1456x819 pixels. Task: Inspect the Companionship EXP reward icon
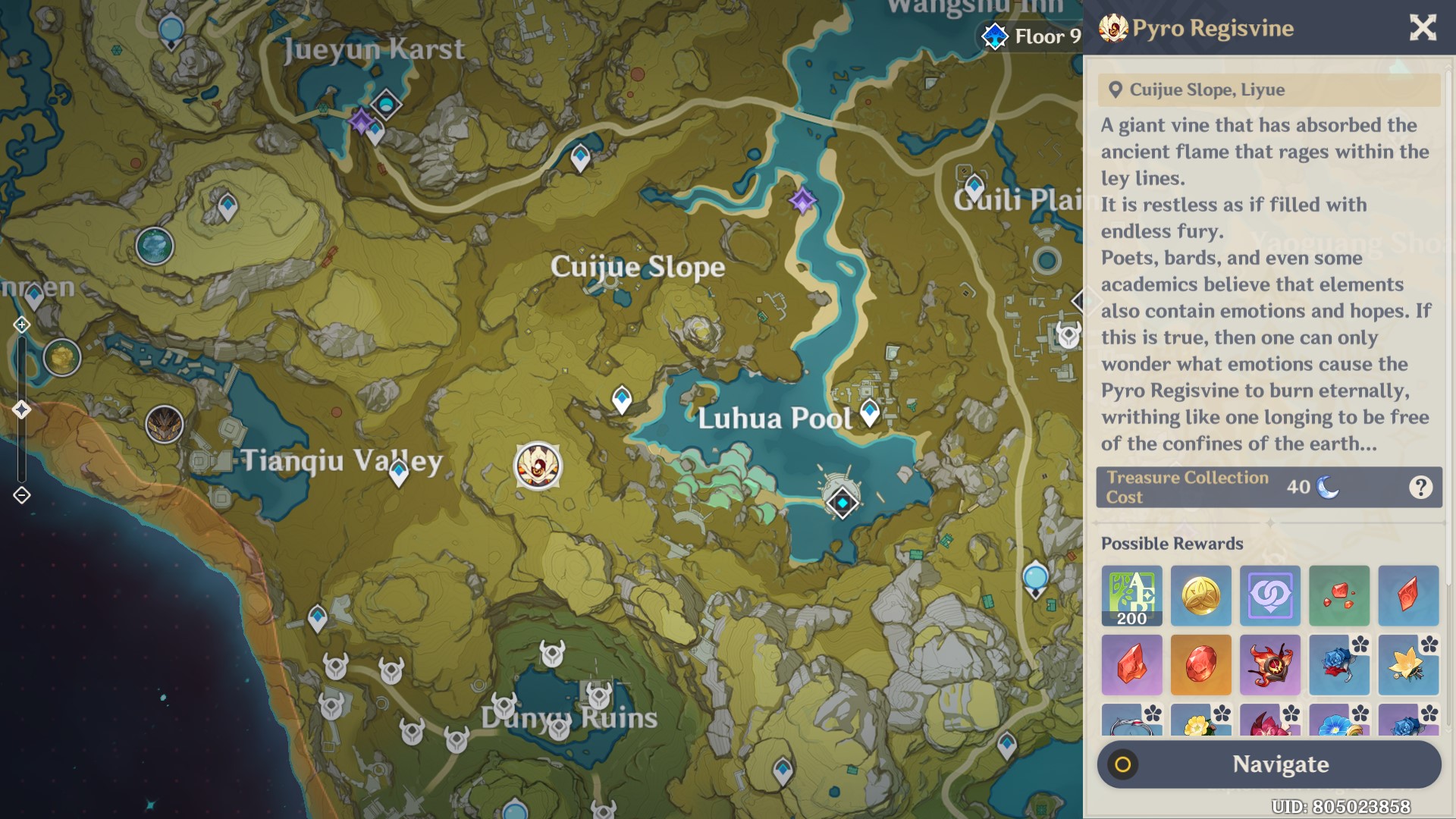pos(1269,595)
